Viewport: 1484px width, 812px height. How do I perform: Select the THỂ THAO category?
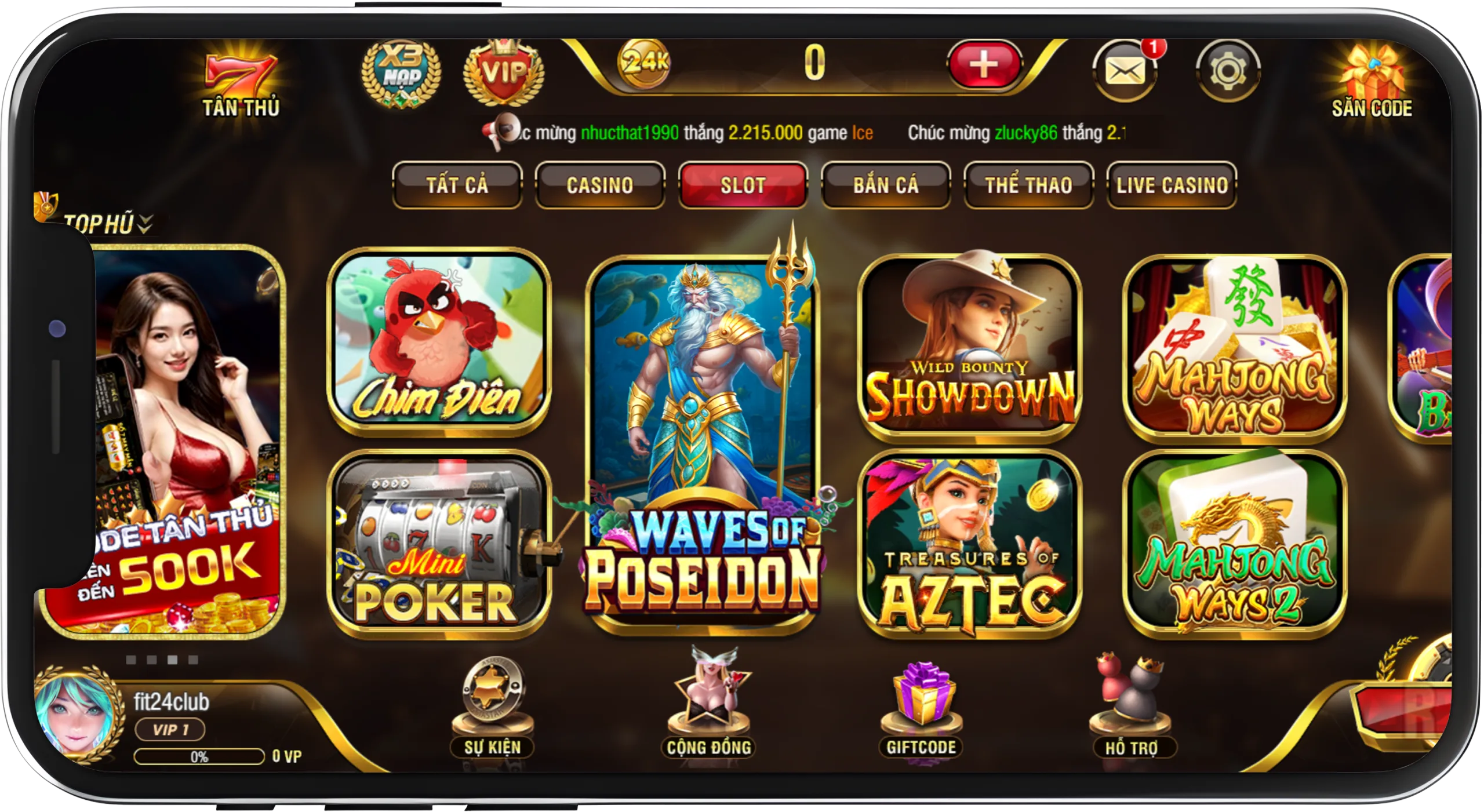[x=1028, y=184]
